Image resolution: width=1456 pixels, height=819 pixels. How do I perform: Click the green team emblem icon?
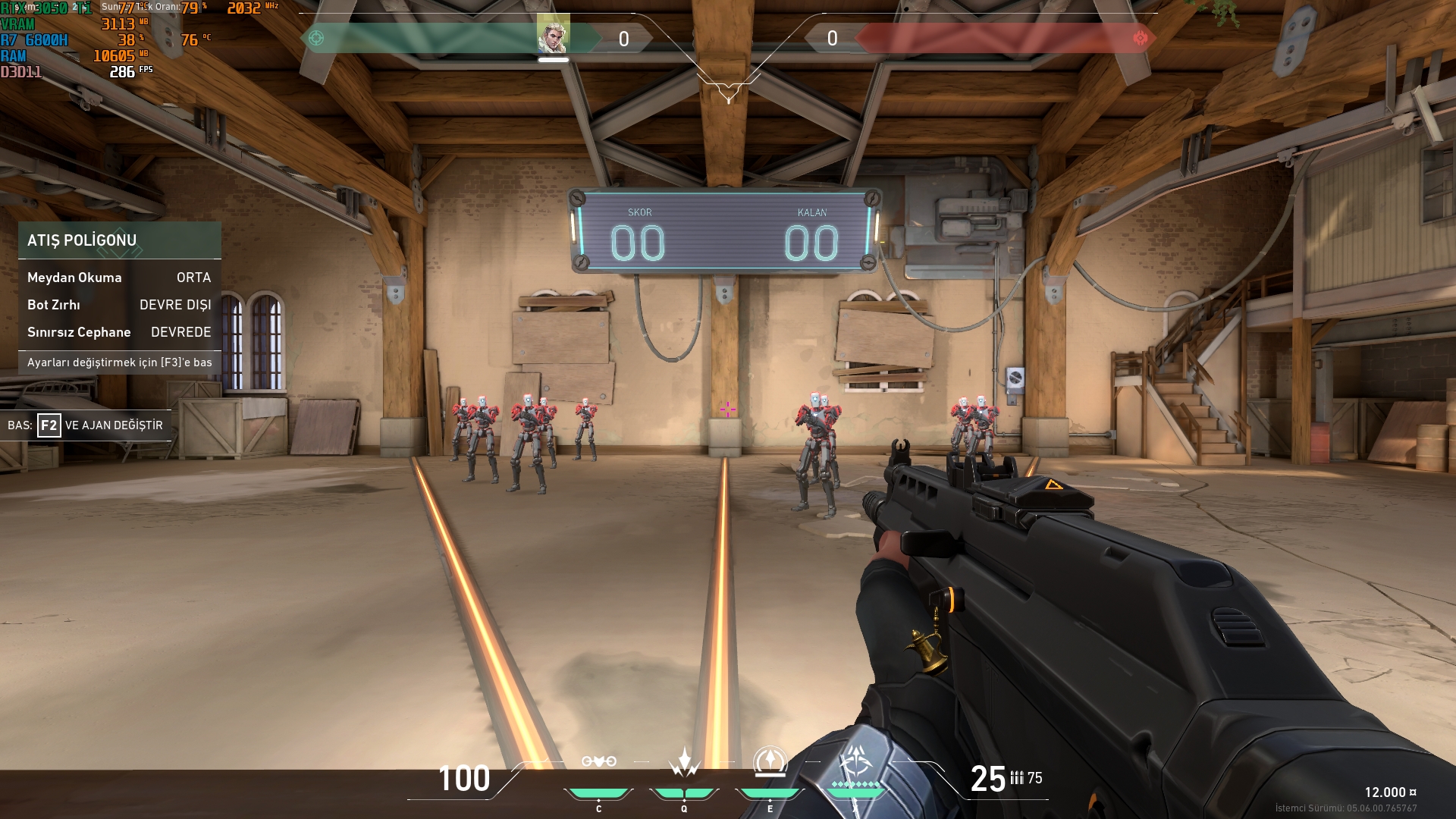point(316,38)
